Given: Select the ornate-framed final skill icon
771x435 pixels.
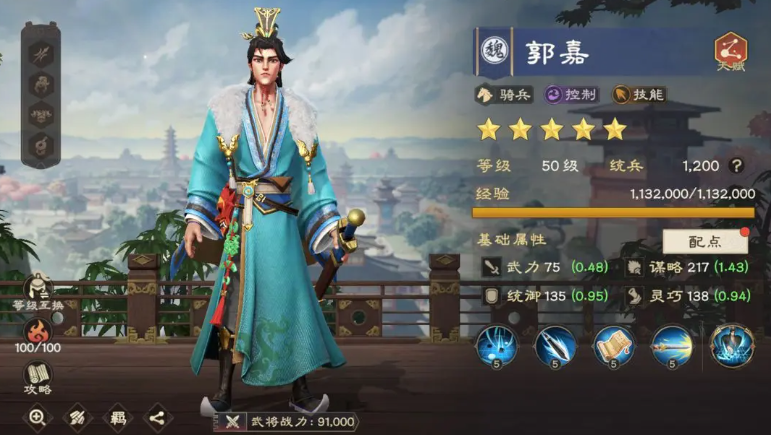Looking at the screenshot, I should (731, 347).
